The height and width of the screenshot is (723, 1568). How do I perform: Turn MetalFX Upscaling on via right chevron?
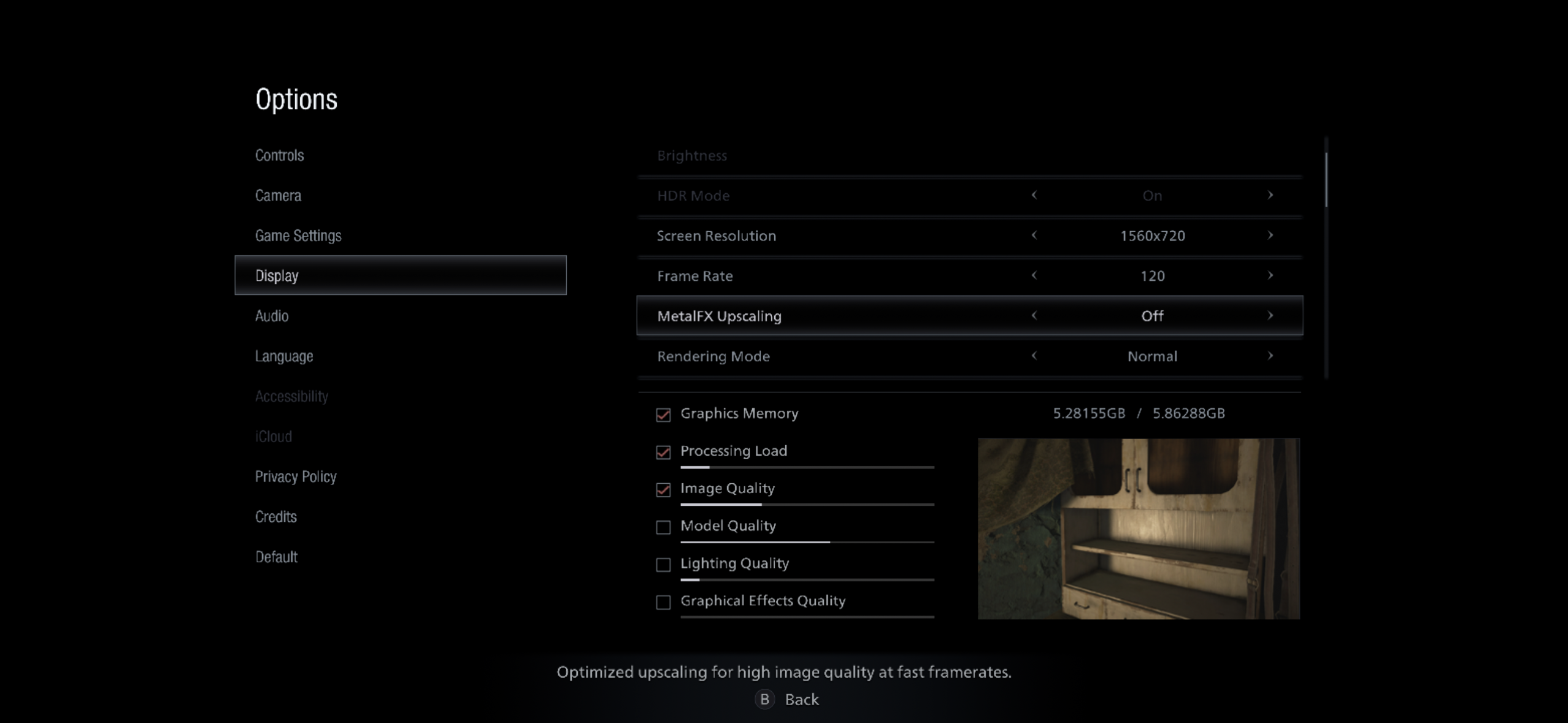pyautogui.click(x=1271, y=316)
